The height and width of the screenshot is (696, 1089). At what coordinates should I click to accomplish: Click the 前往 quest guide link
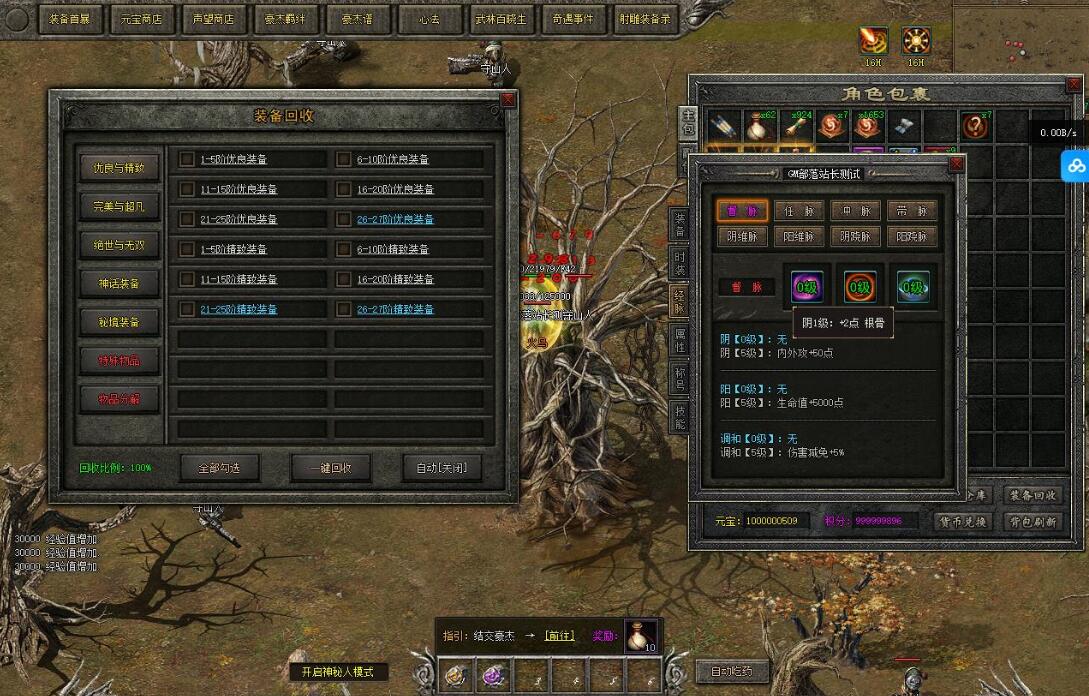[x=559, y=636]
